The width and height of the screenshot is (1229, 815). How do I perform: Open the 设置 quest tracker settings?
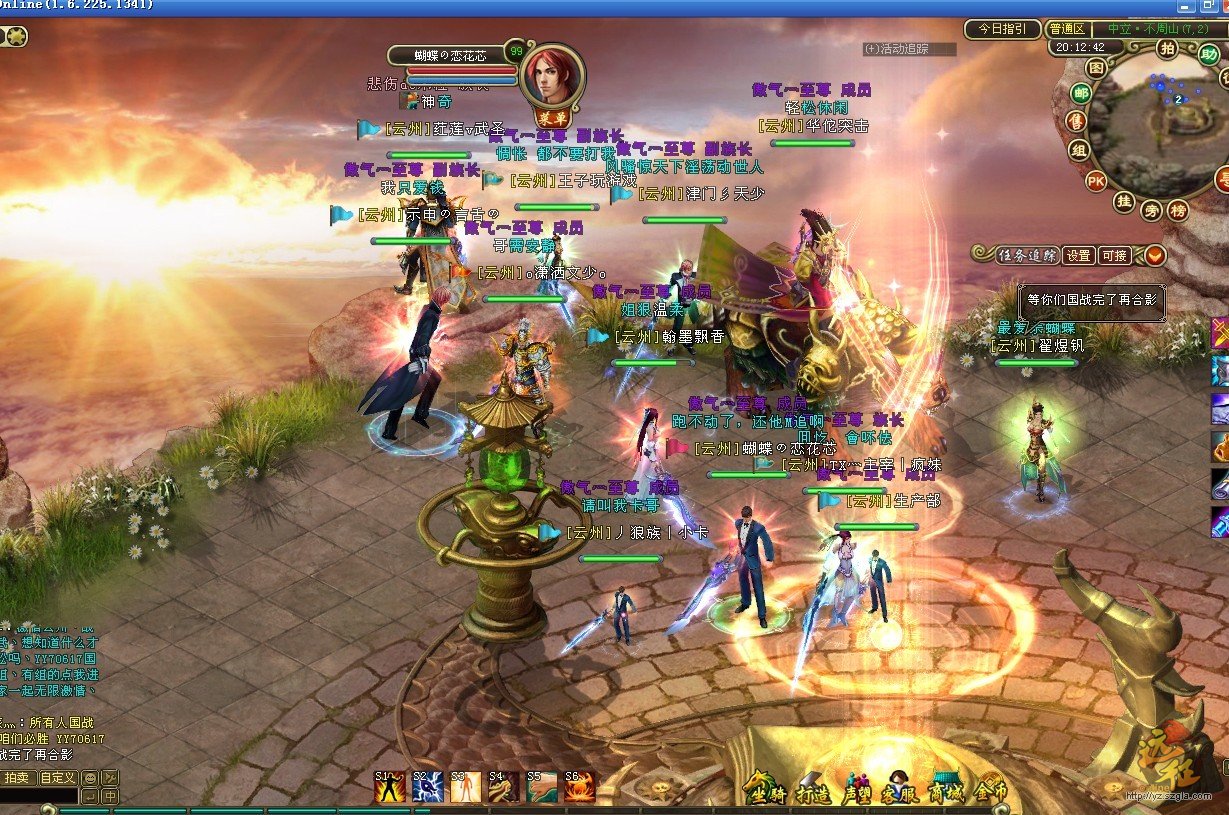[1078, 256]
